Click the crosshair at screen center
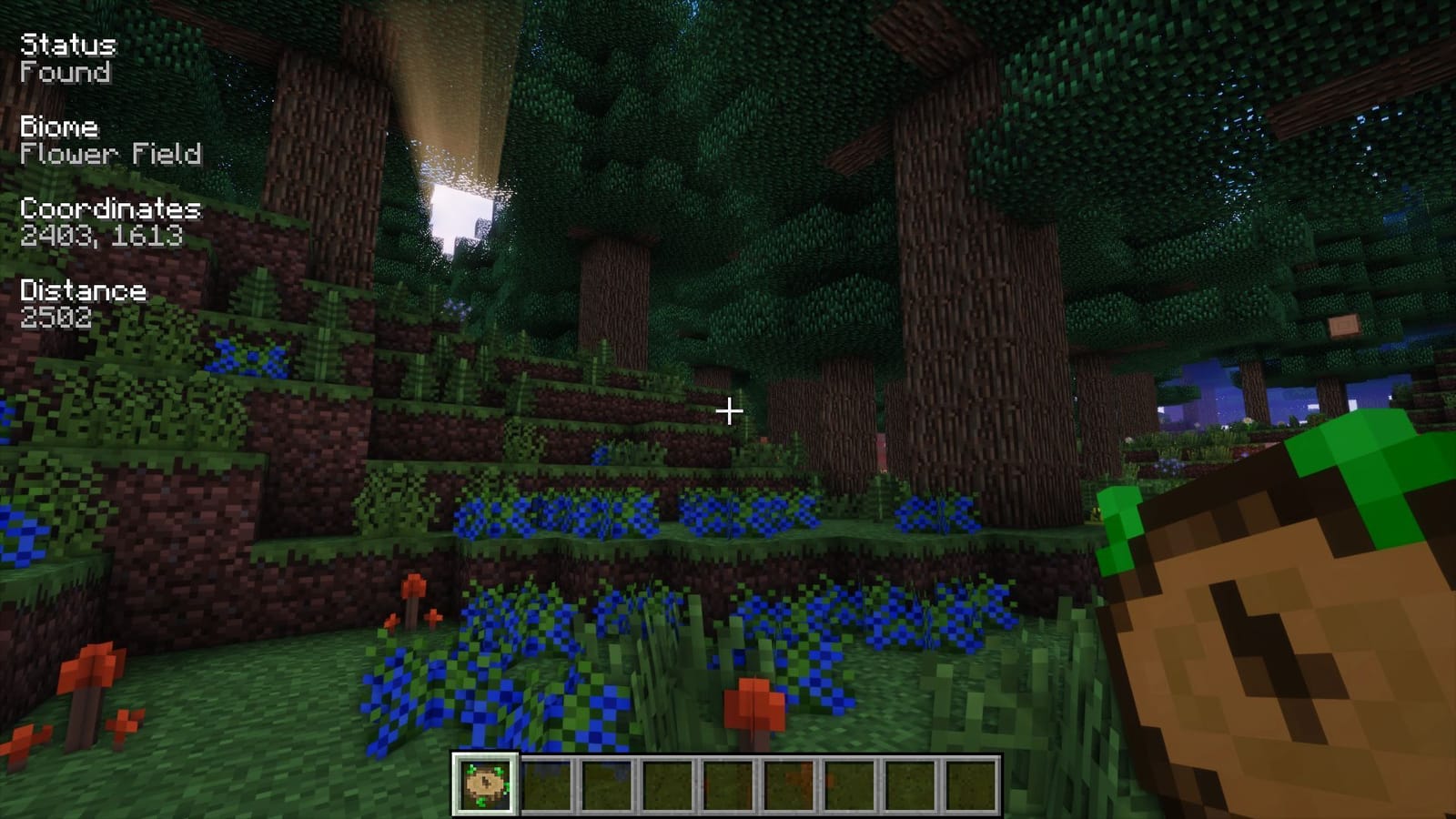Screen dimensions: 1456x819 point(728,412)
